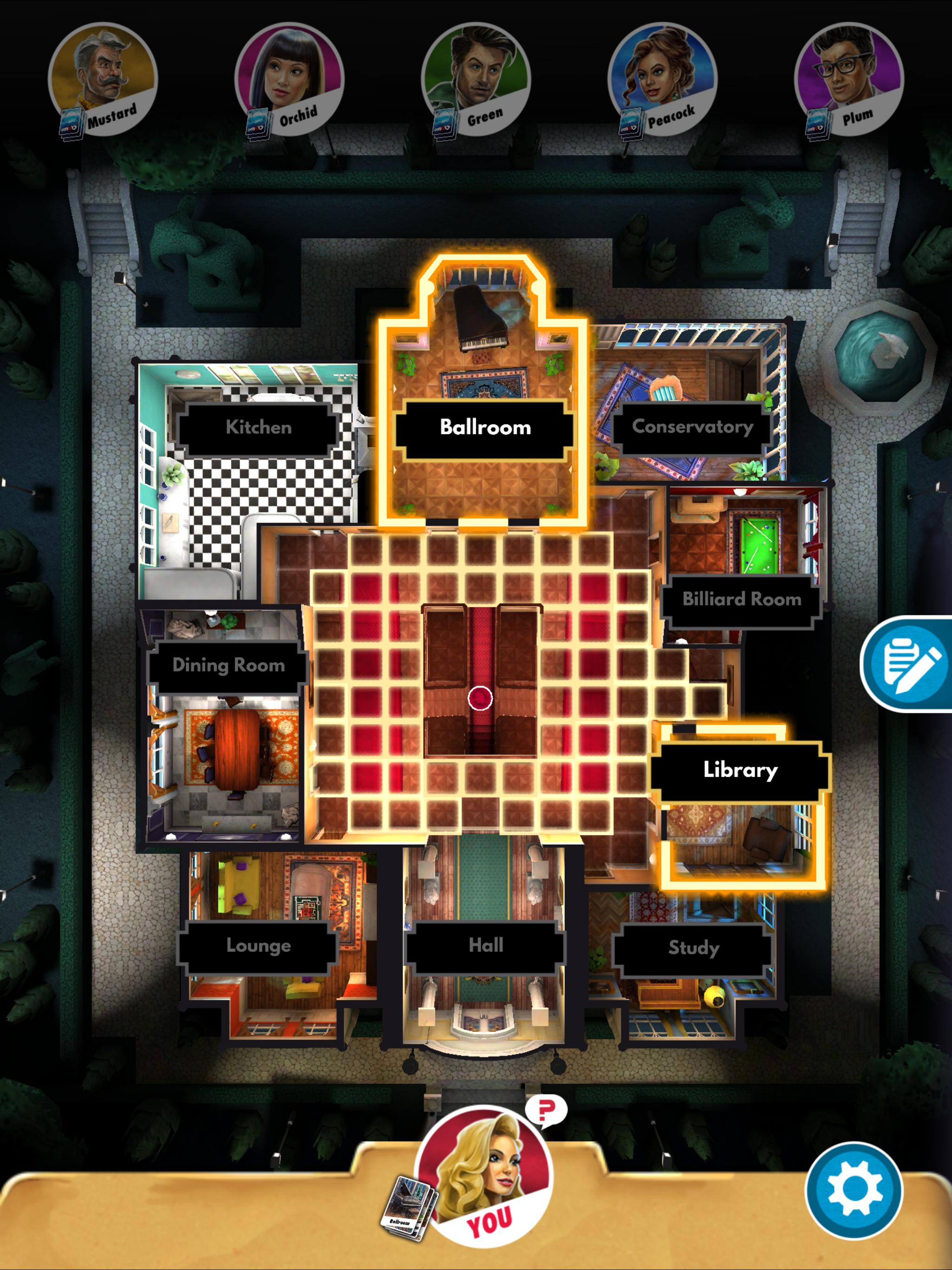Open the clue notepad
Viewport: 952px width, 1270px height.
click(911, 664)
